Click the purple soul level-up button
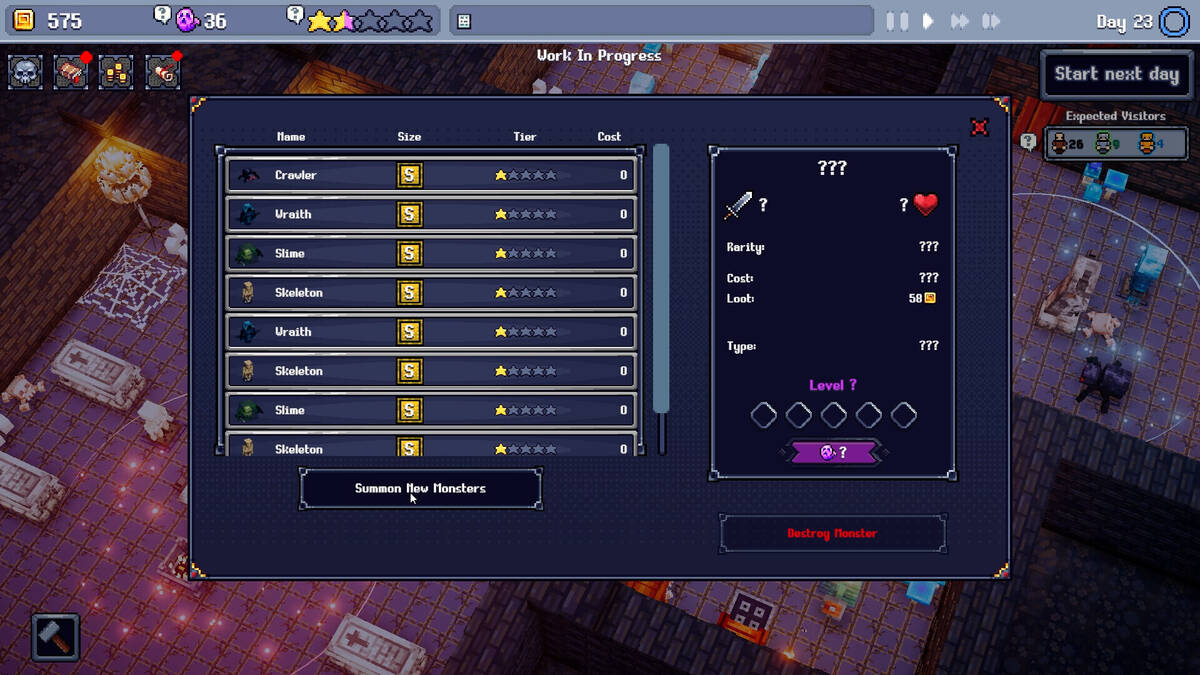This screenshot has height=675, width=1200. (832, 452)
